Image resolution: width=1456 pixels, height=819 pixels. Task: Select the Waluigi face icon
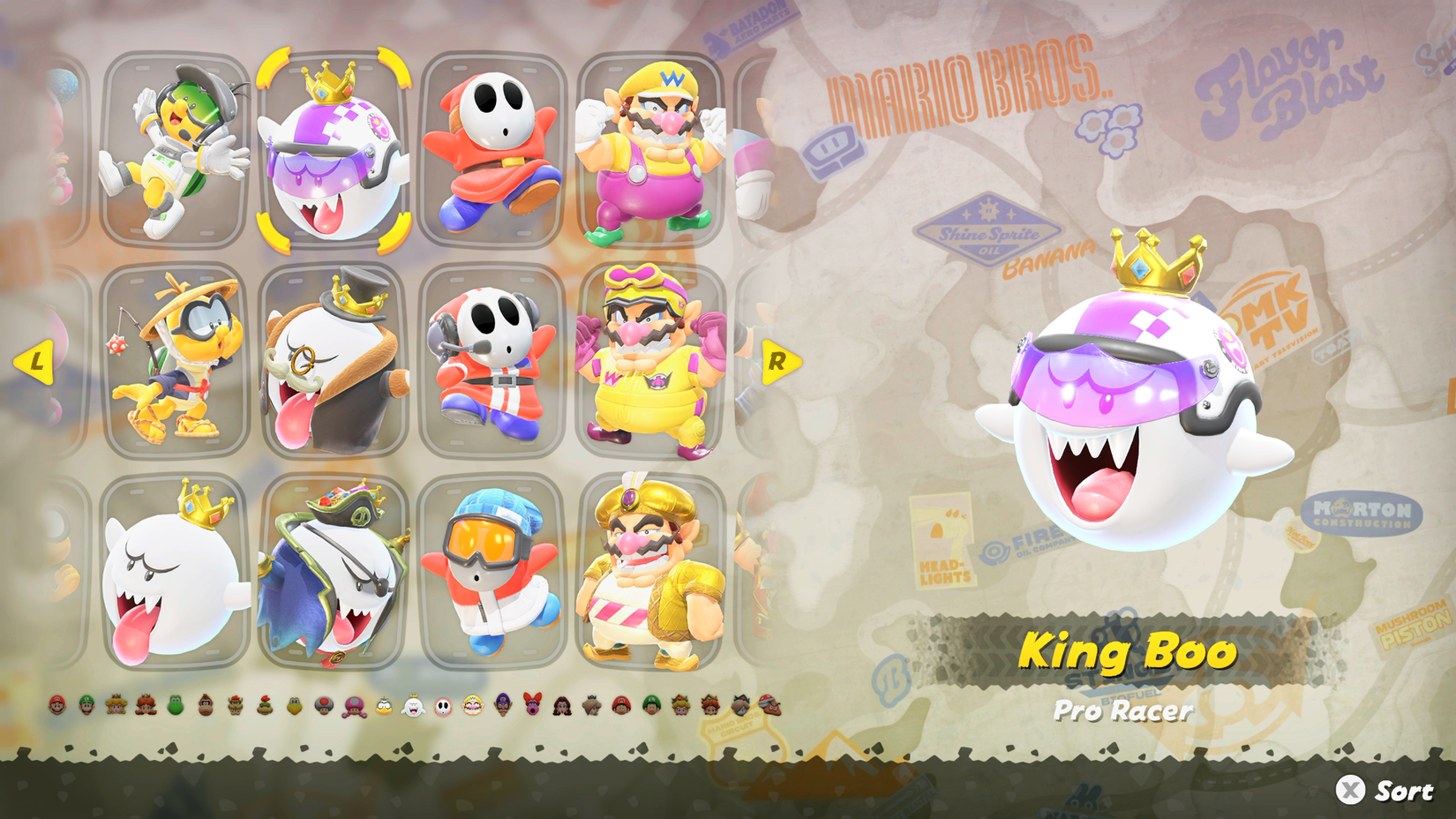click(x=504, y=706)
